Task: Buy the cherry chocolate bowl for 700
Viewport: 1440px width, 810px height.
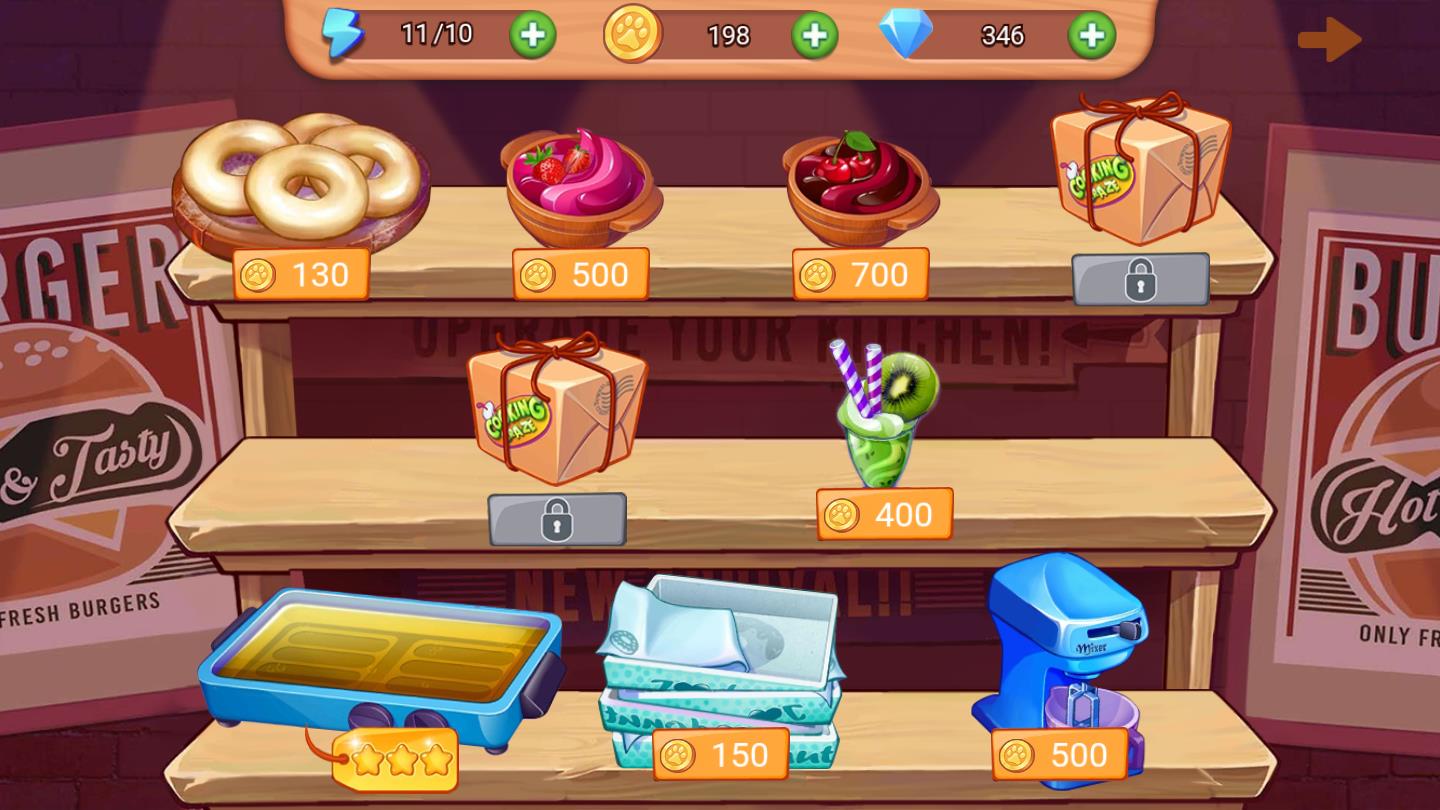Action: click(x=860, y=275)
